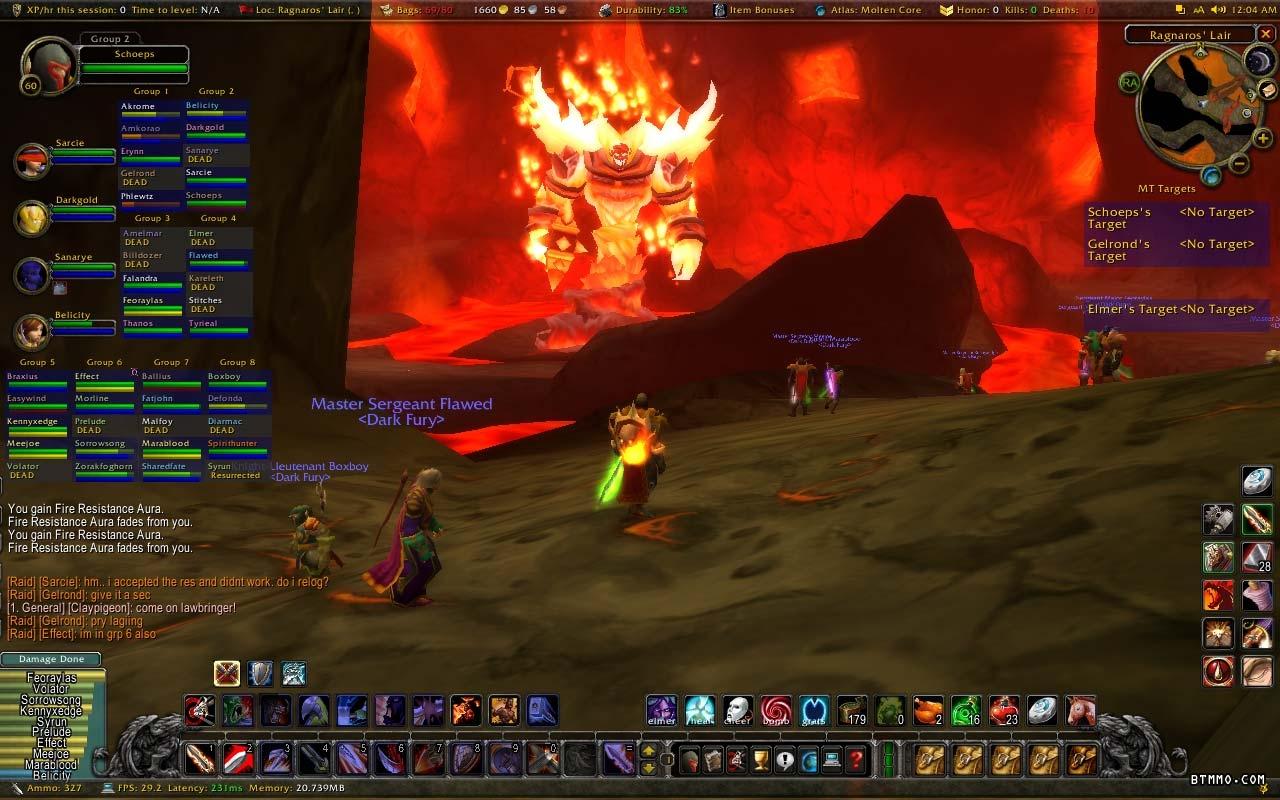Use the macro labeled bomb
Screen dimensions: 1280x800
tap(775, 710)
